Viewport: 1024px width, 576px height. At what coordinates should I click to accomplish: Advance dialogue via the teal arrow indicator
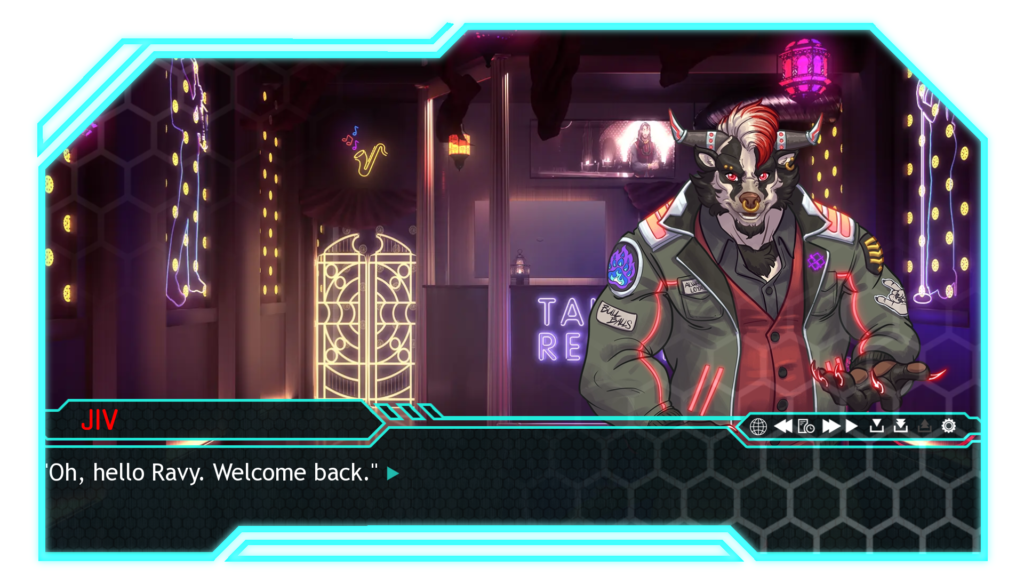393,474
